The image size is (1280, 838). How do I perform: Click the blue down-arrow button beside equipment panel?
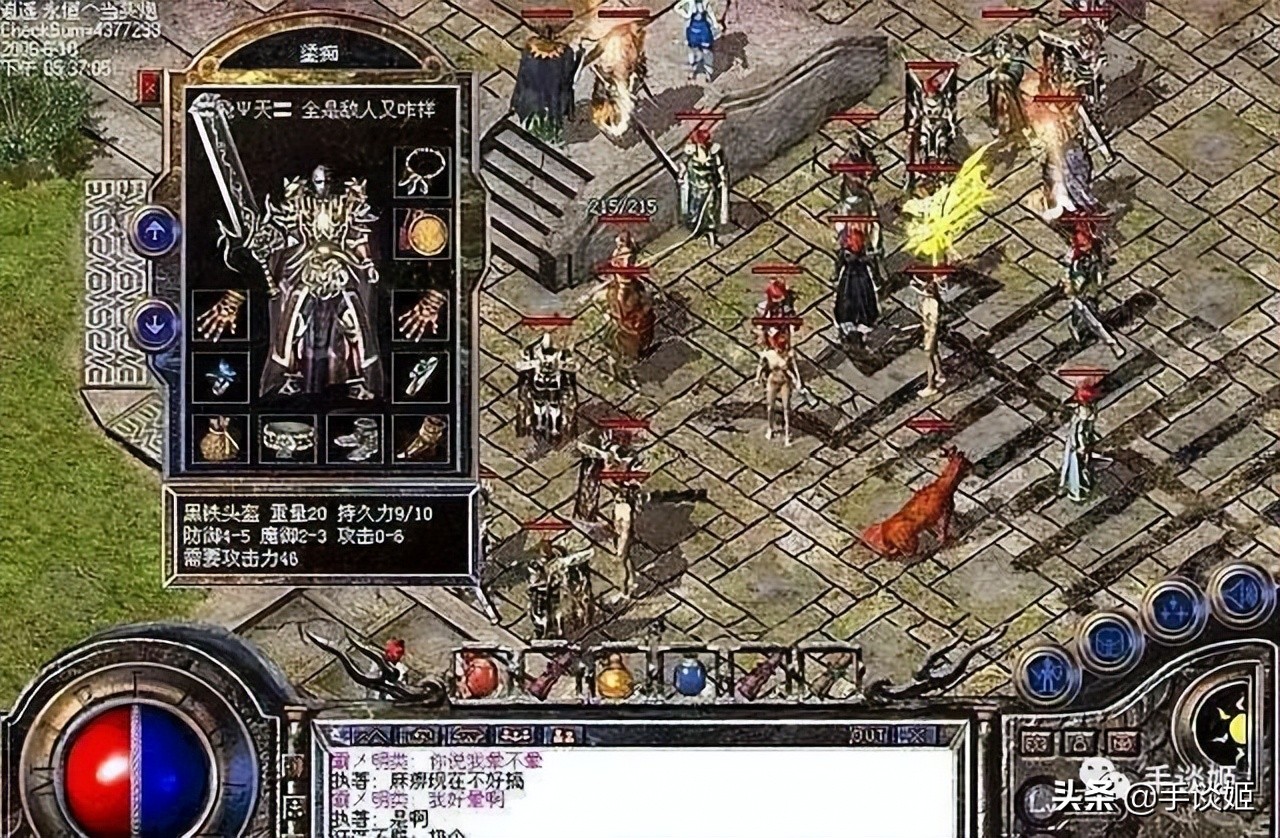155,325
